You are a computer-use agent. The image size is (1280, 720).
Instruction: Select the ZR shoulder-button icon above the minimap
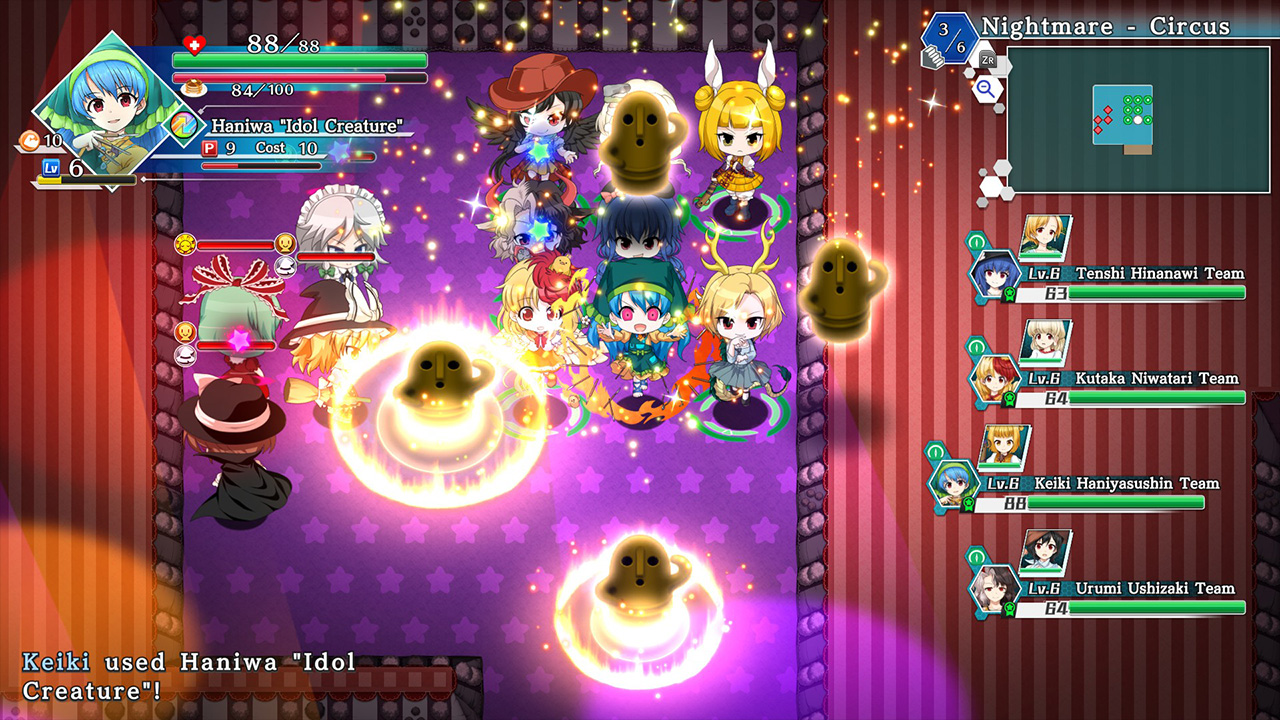(987, 60)
